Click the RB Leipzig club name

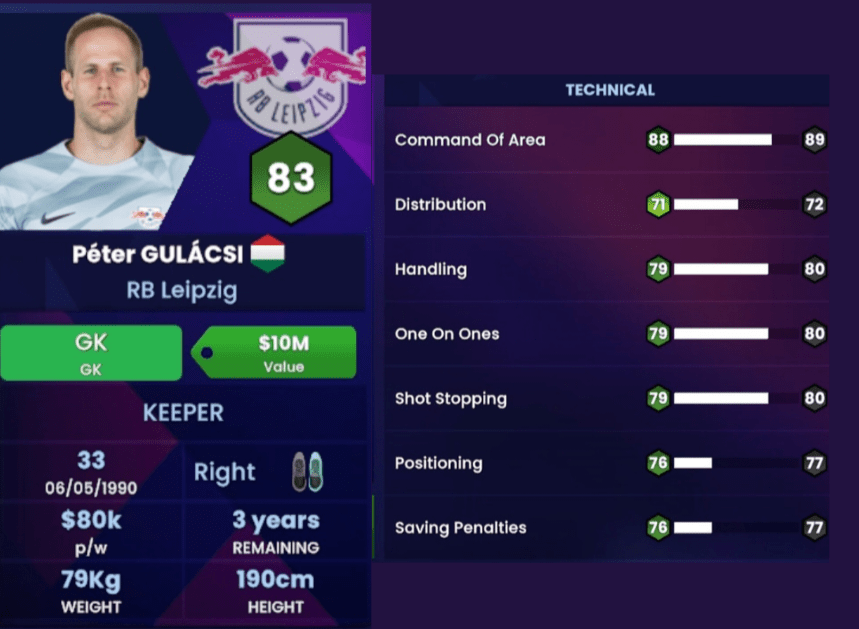182,291
